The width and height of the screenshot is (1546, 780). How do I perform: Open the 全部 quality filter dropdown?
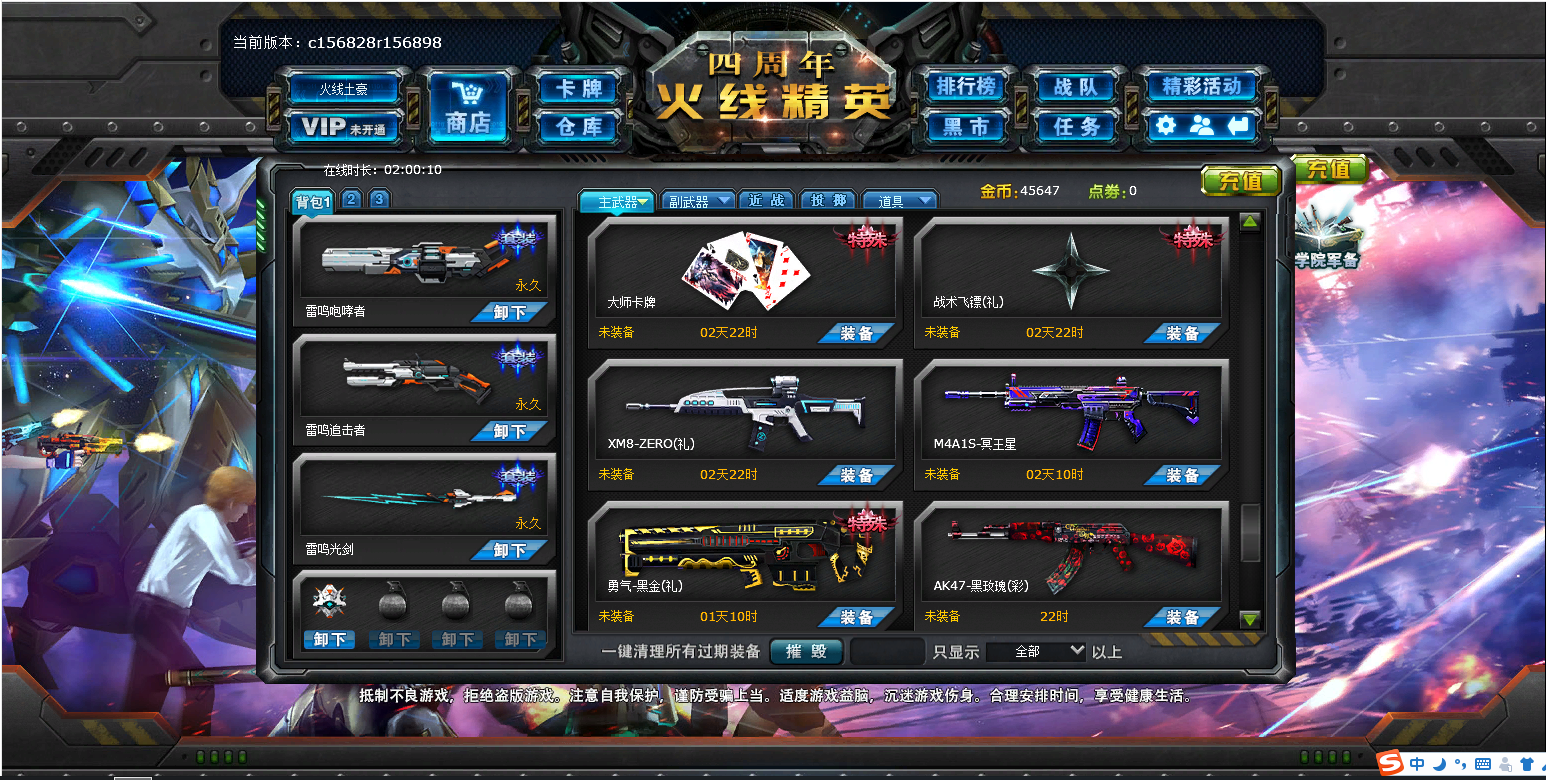click(1036, 651)
